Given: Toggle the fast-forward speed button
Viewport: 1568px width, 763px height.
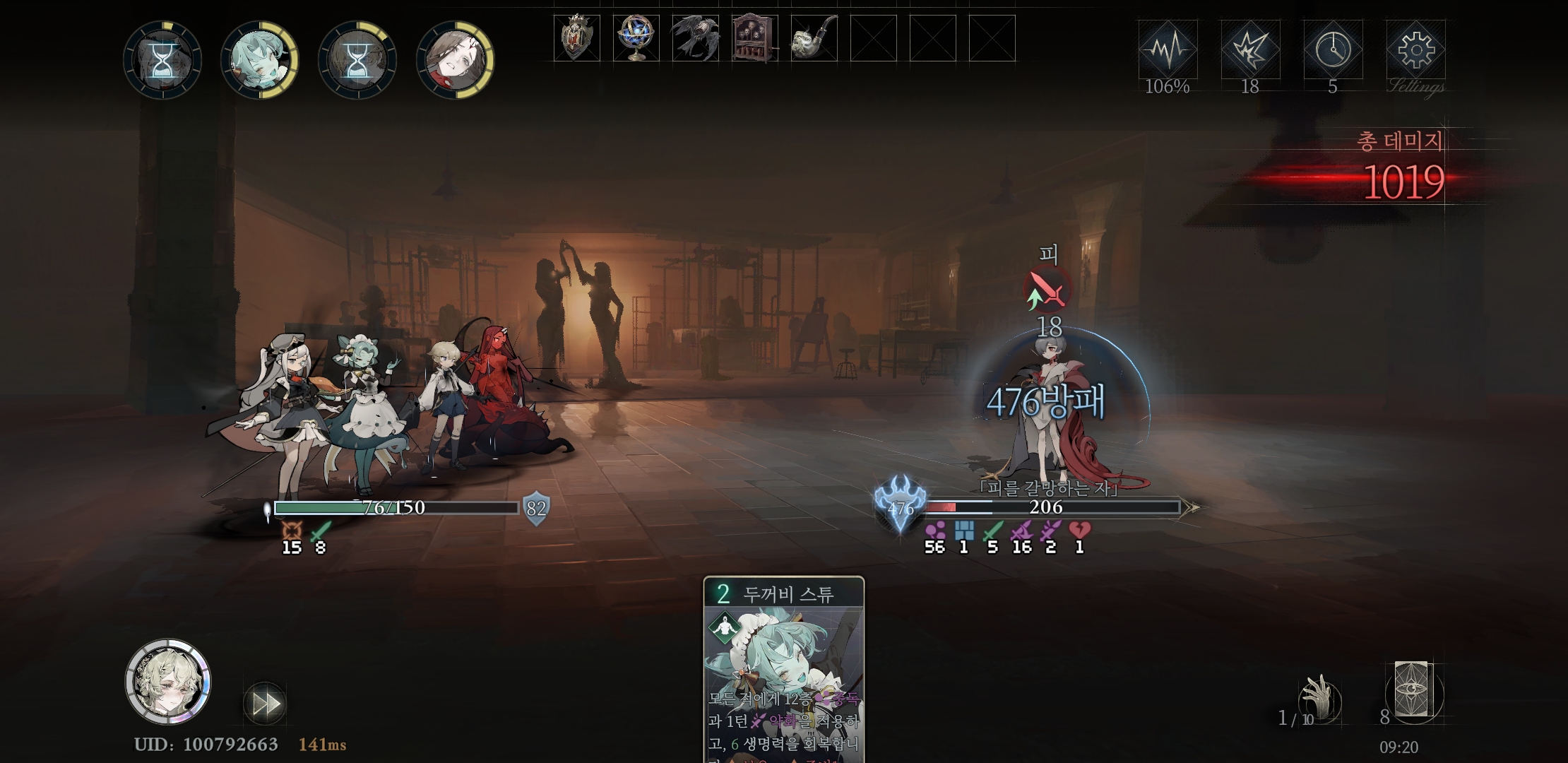Looking at the screenshot, I should [265, 704].
